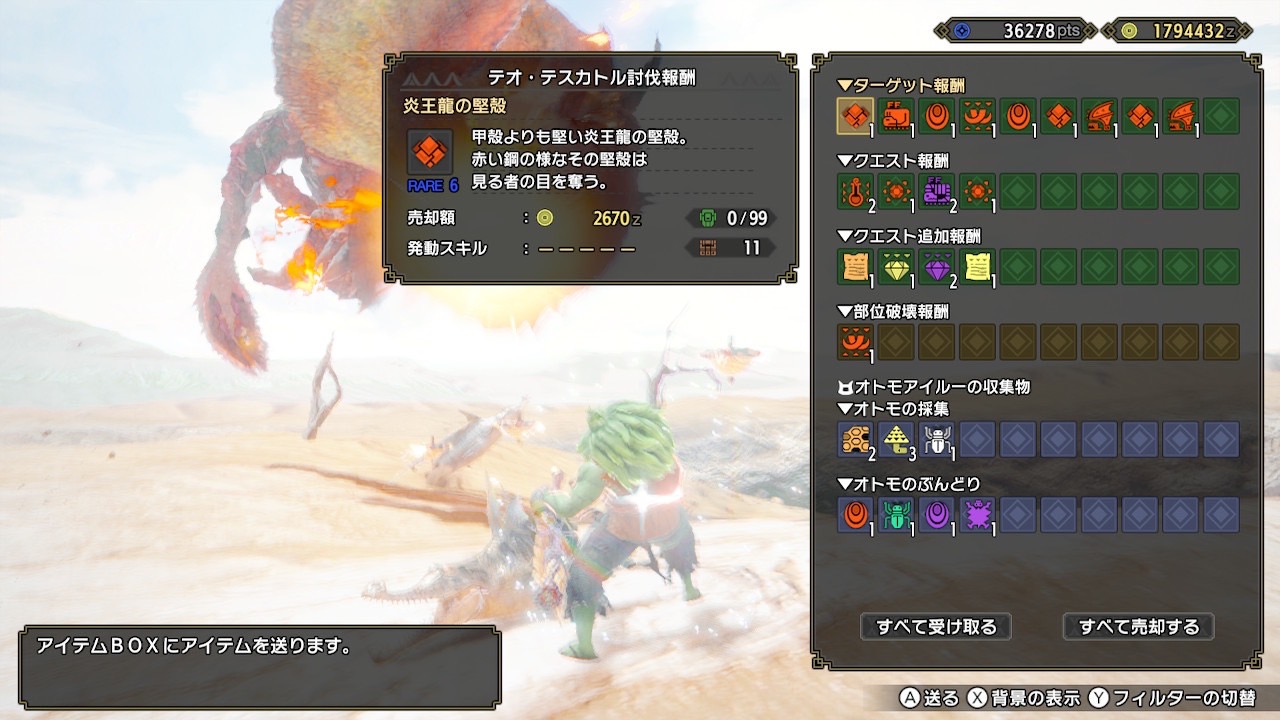The height and width of the screenshot is (720, 1280).
Task: Select the purple tank-shaped item in quest rewards
Action: pyautogui.click(x=936, y=191)
